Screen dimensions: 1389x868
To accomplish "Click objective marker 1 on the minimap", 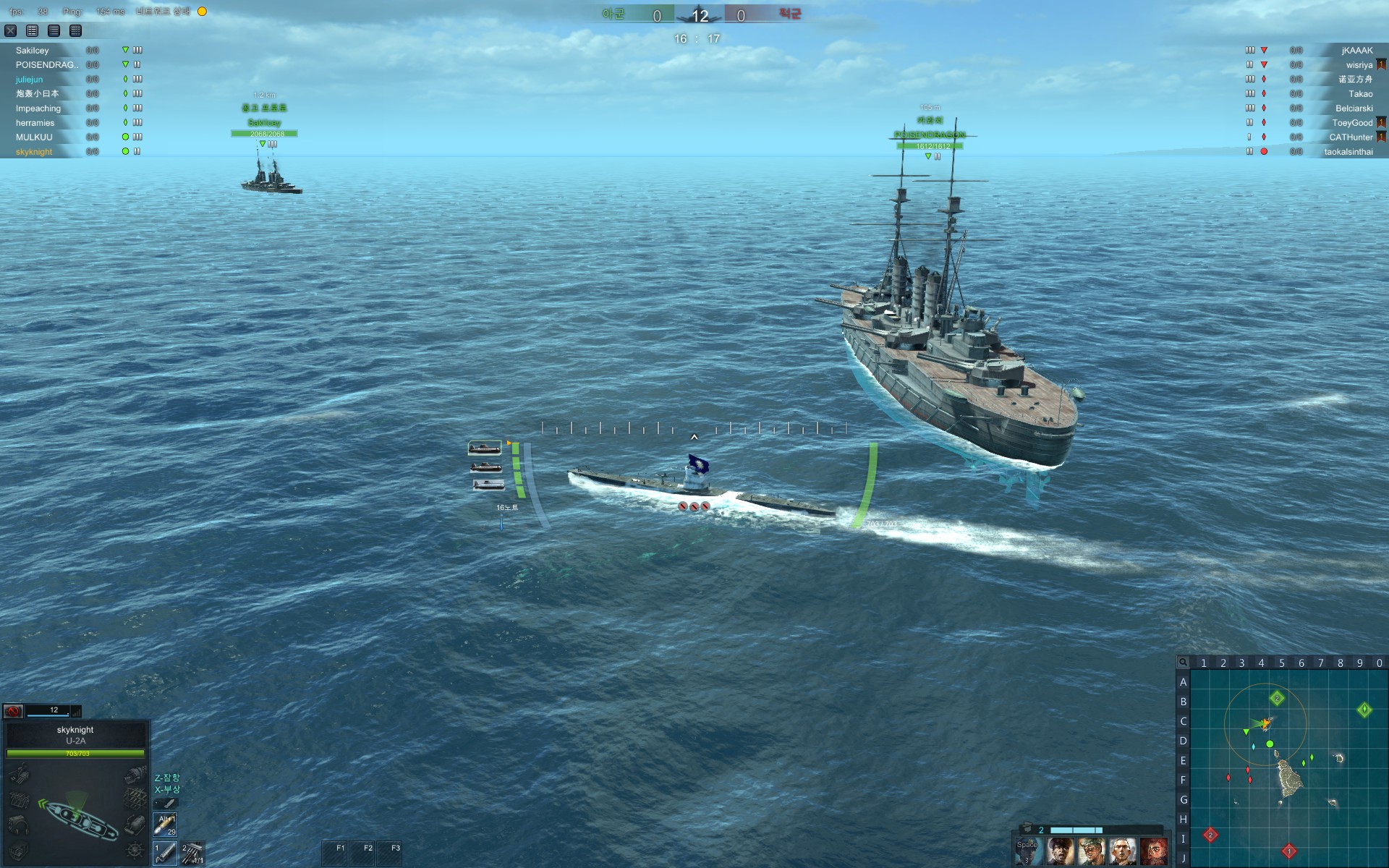I will (x=1290, y=851).
